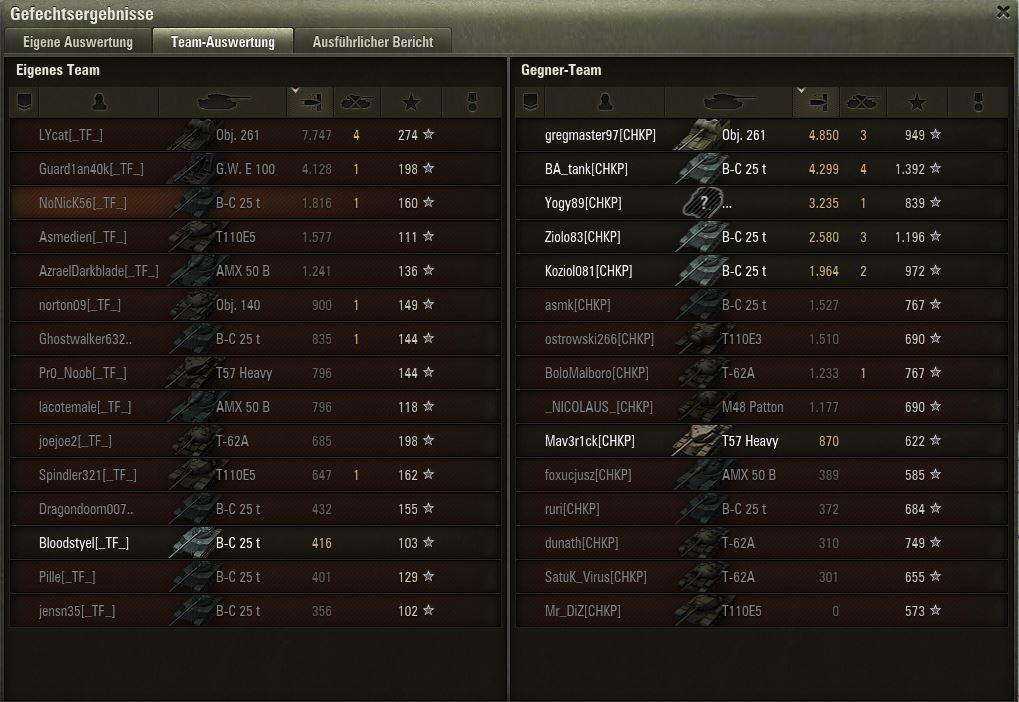Open the Team-Auswertung tab
This screenshot has width=1019, height=702.
(222, 42)
